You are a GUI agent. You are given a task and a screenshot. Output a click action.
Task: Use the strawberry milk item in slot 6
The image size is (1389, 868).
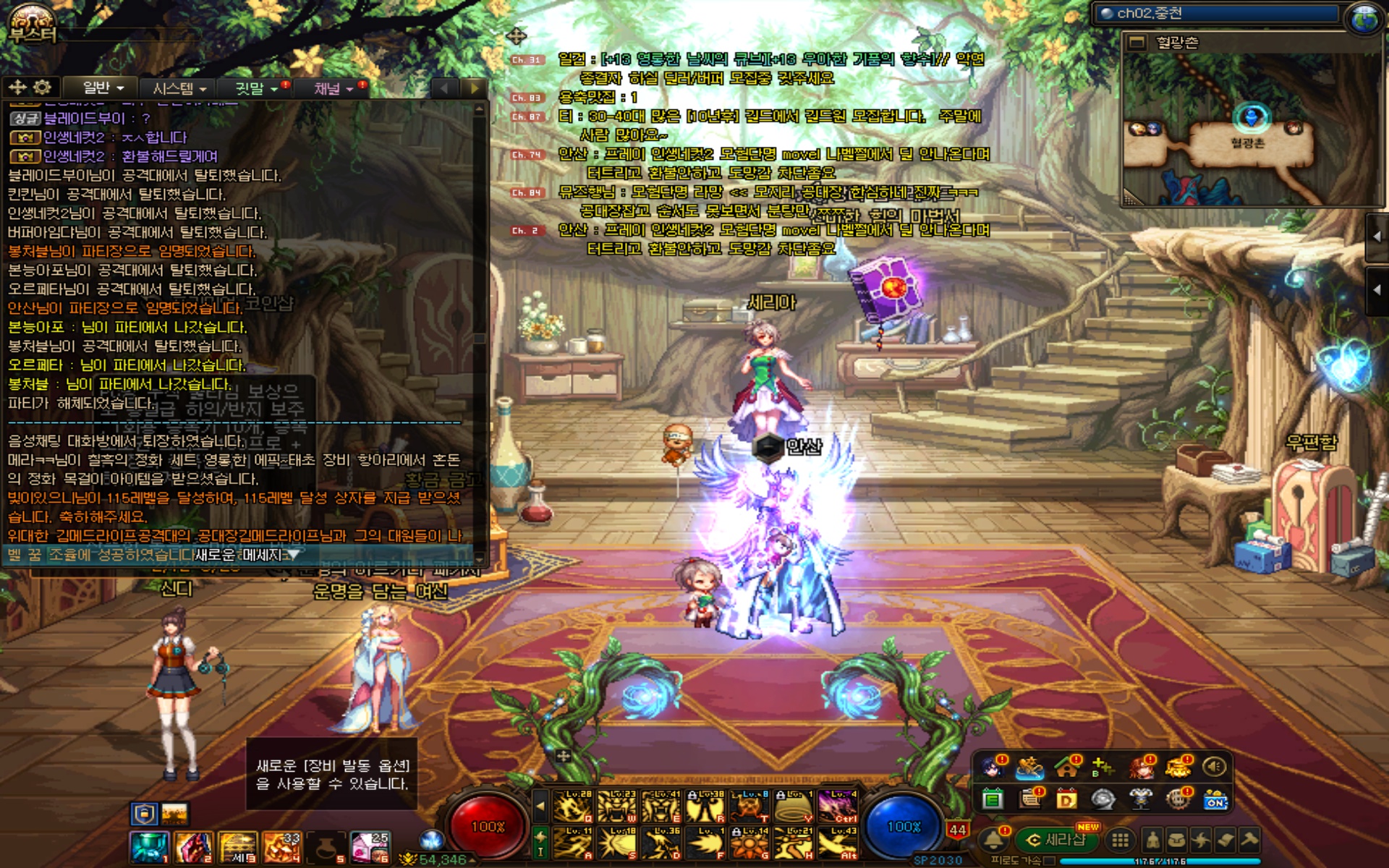[x=369, y=847]
